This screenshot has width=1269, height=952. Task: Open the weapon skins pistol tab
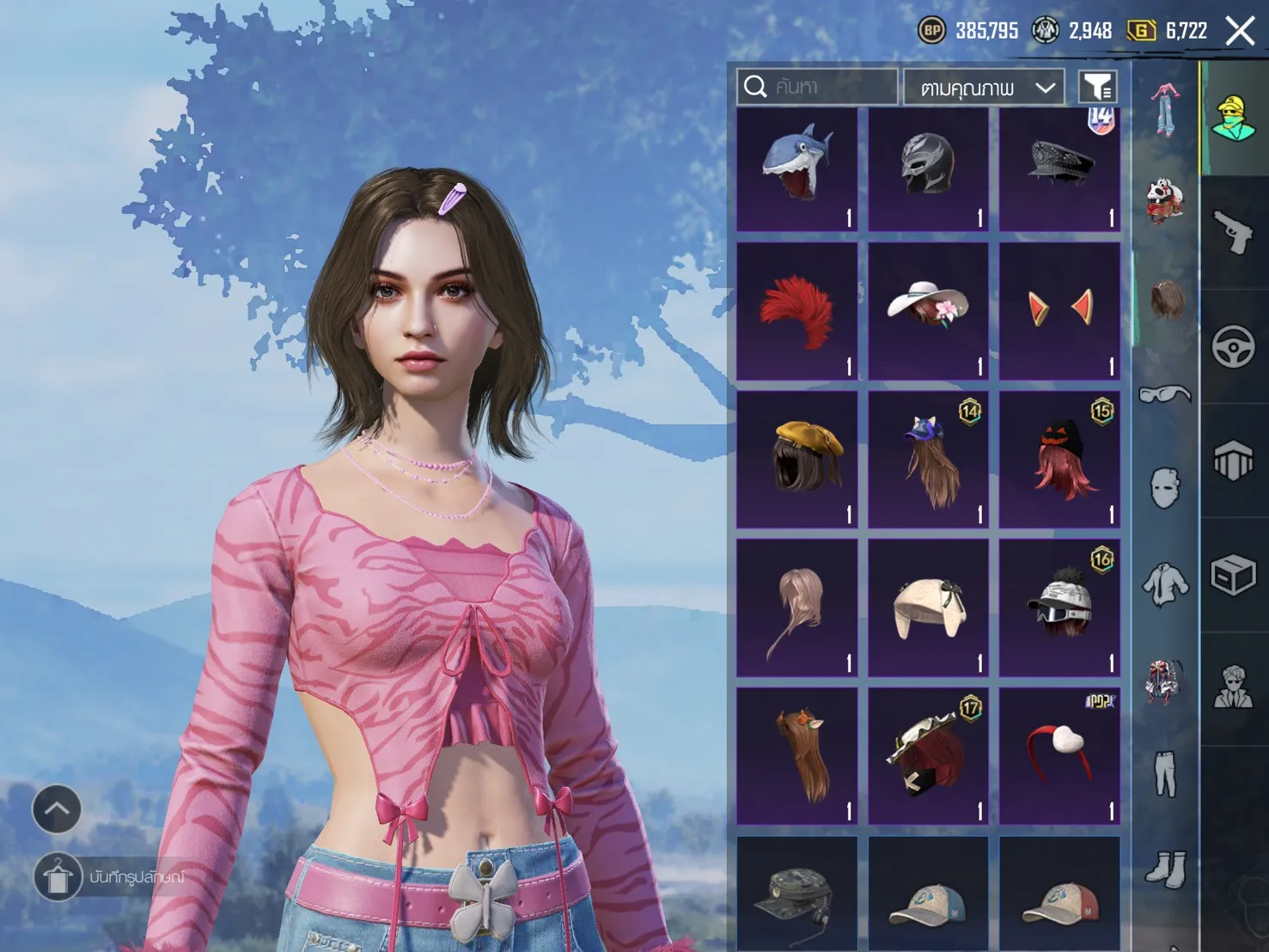(x=1234, y=232)
